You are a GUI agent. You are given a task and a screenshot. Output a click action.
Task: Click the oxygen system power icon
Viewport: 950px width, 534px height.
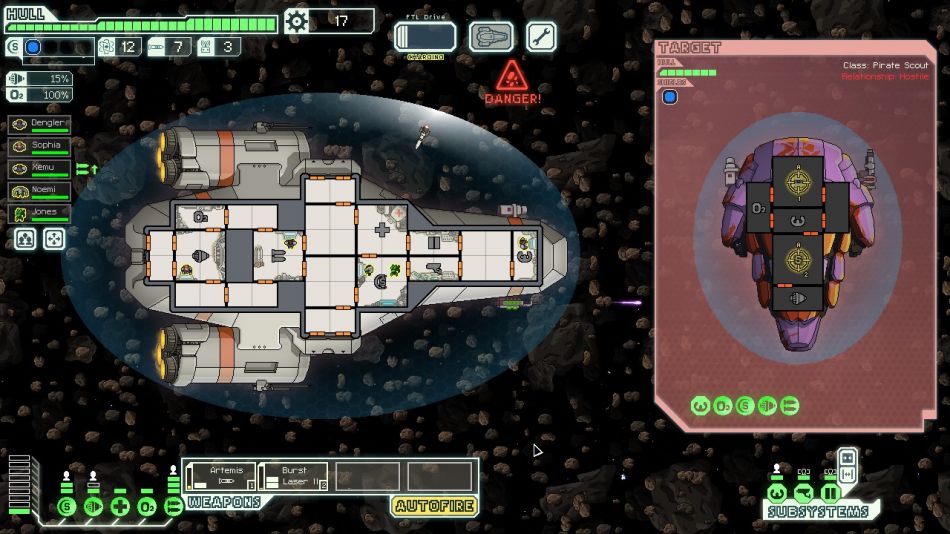point(147,506)
